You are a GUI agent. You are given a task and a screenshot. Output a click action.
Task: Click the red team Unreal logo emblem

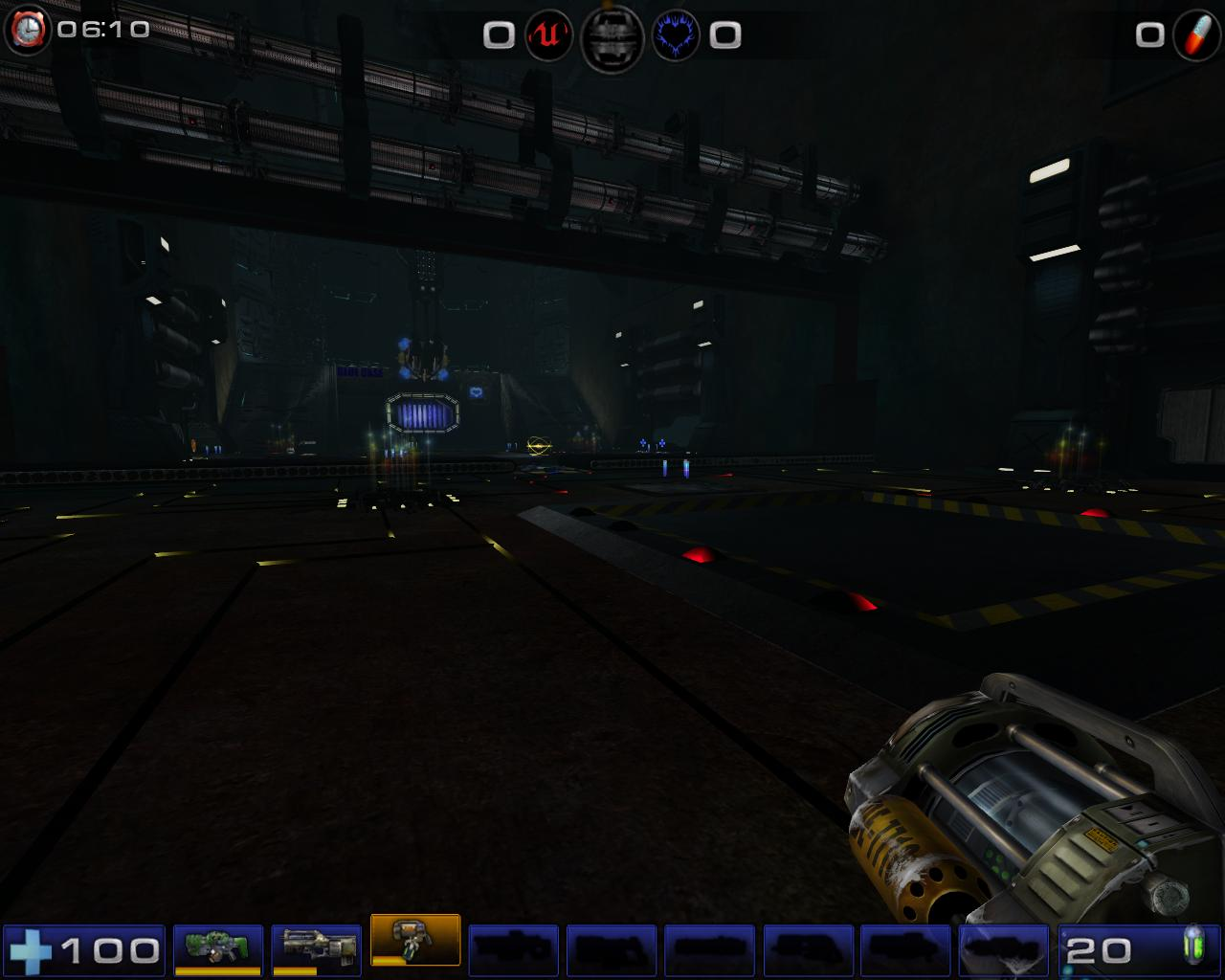(546, 36)
